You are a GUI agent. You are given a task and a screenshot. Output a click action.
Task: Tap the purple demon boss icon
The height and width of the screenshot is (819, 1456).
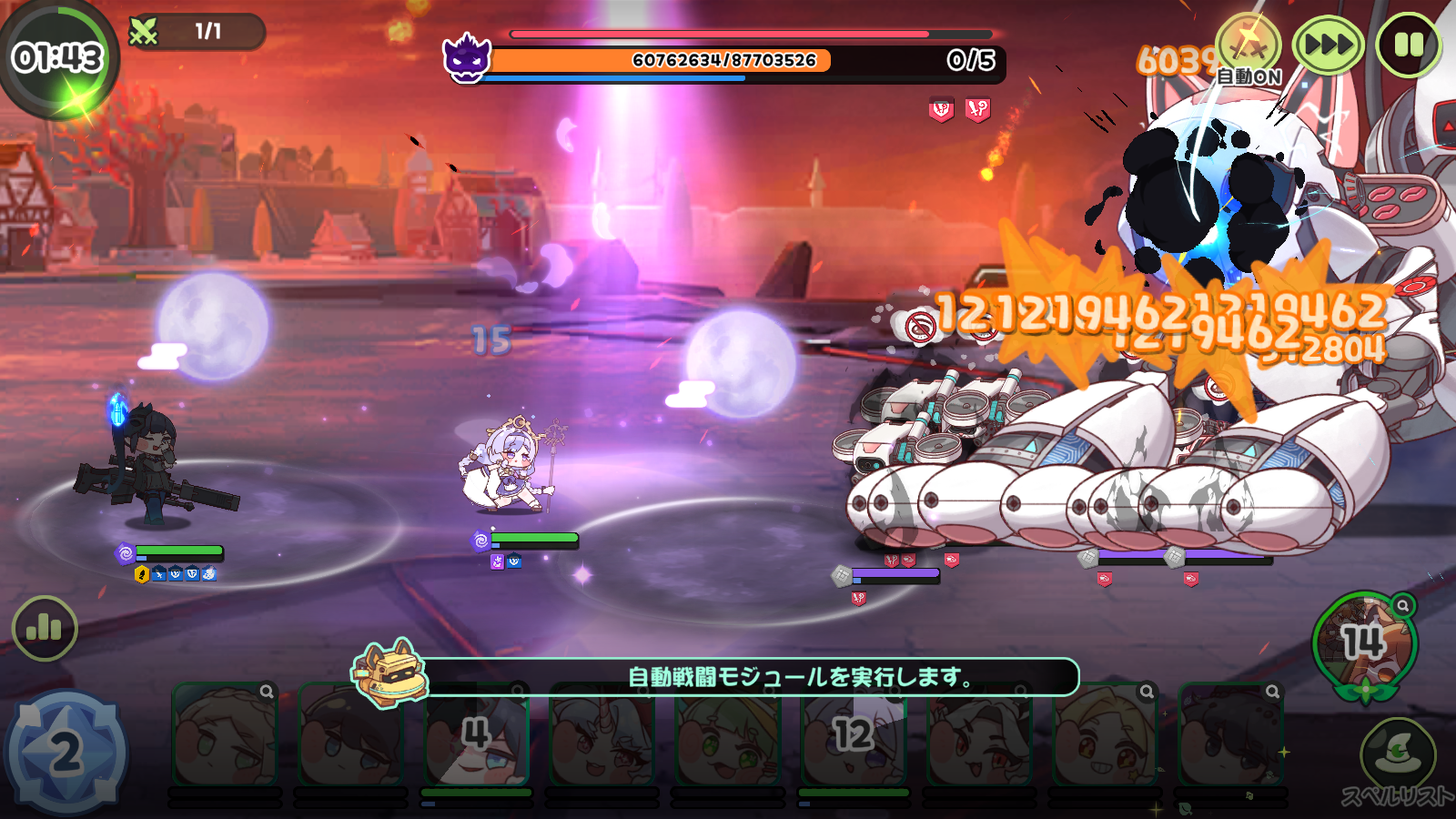coord(467,57)
